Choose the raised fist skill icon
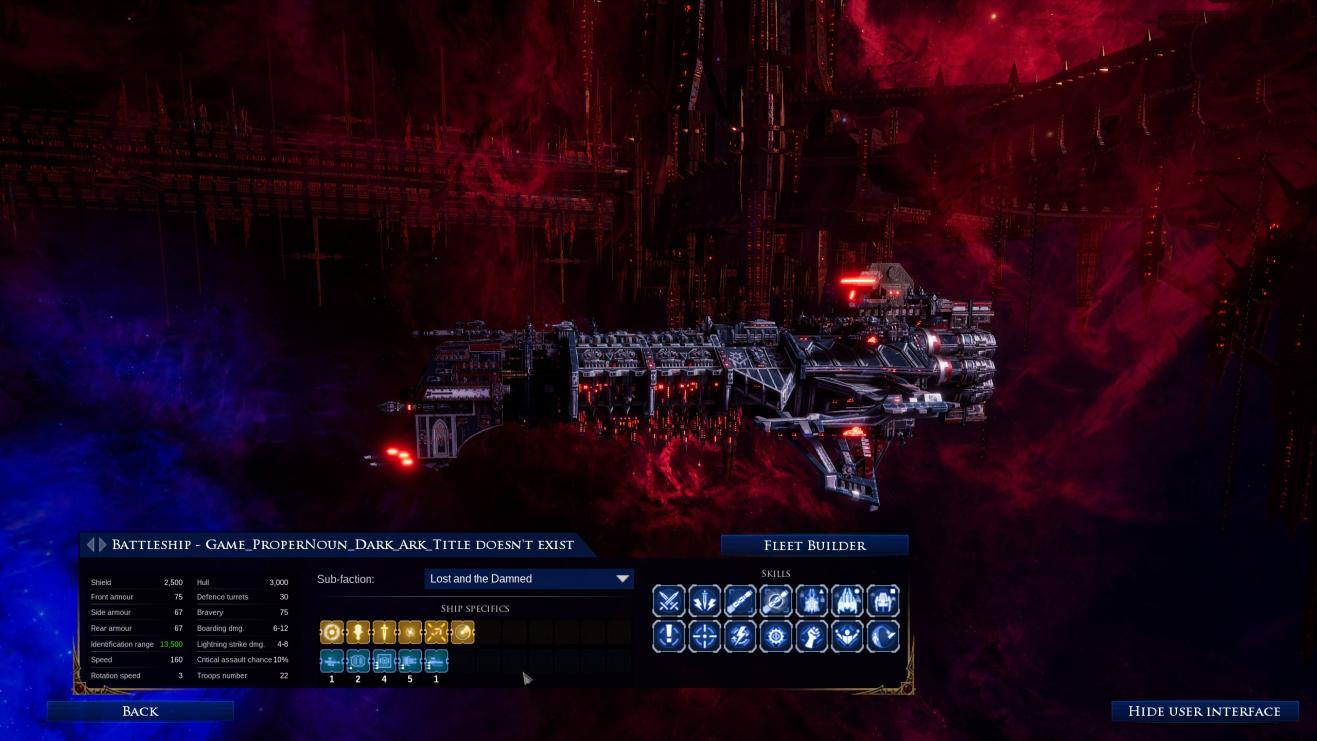The height and width of the screenshot is (741, 1317). tap(811, 636)
